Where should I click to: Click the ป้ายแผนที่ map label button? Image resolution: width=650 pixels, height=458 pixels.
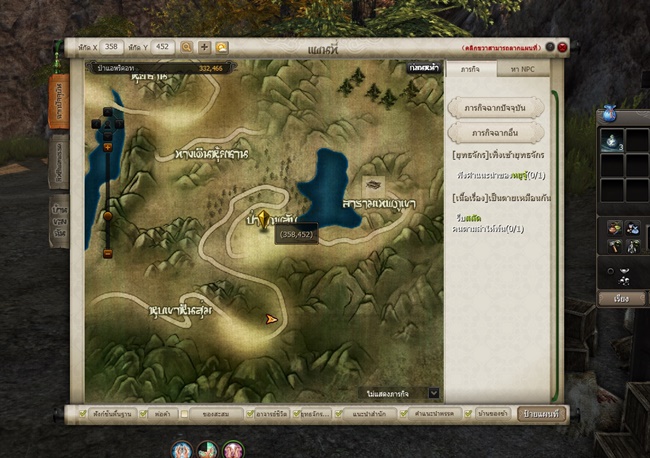[x=542, y=412]
